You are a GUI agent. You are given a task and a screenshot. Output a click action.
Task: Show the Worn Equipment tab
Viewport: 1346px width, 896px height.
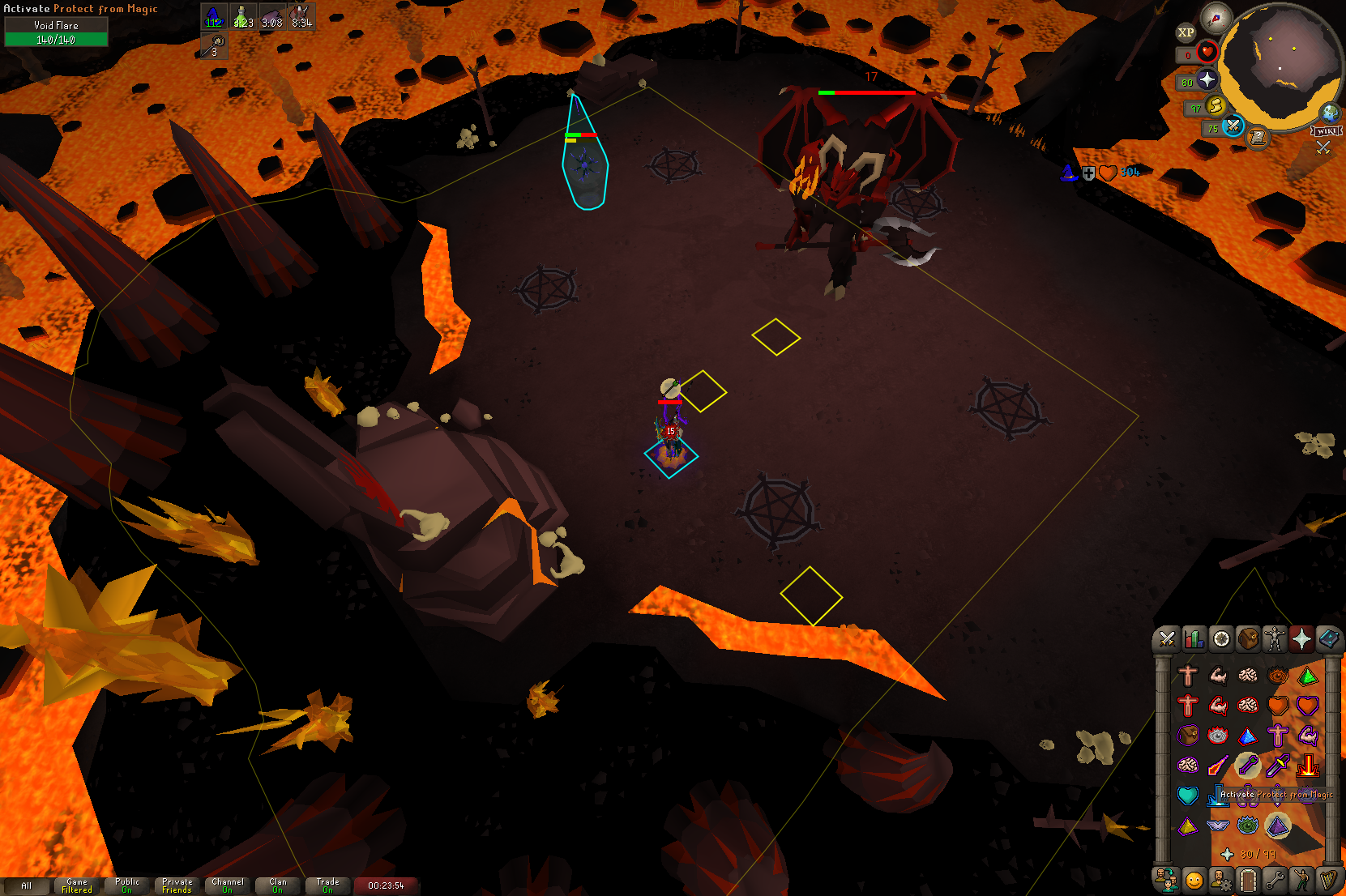[x=1275, y=639]
